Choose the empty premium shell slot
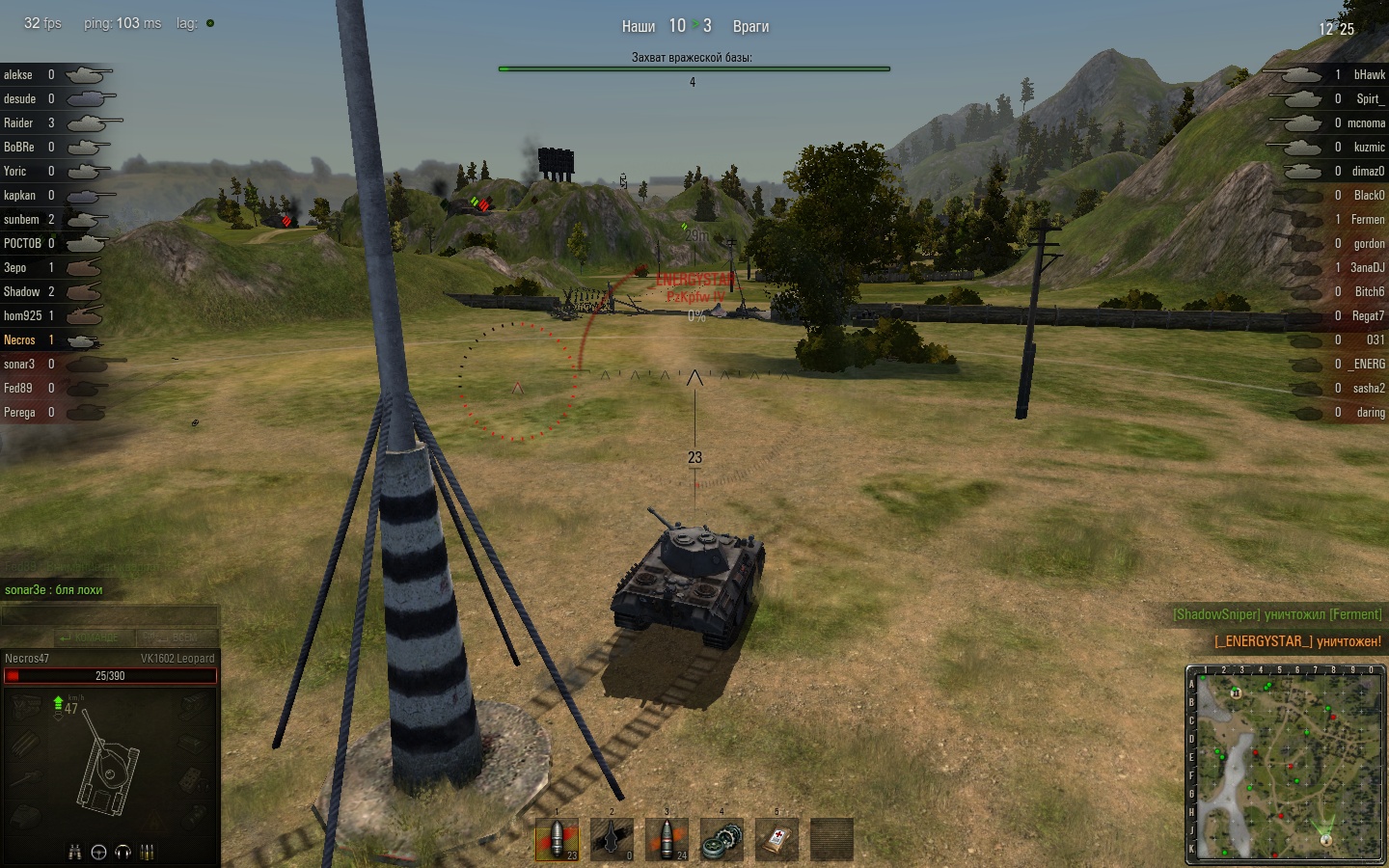Viewport: 1389px width, 868px height. pos(612,839)
